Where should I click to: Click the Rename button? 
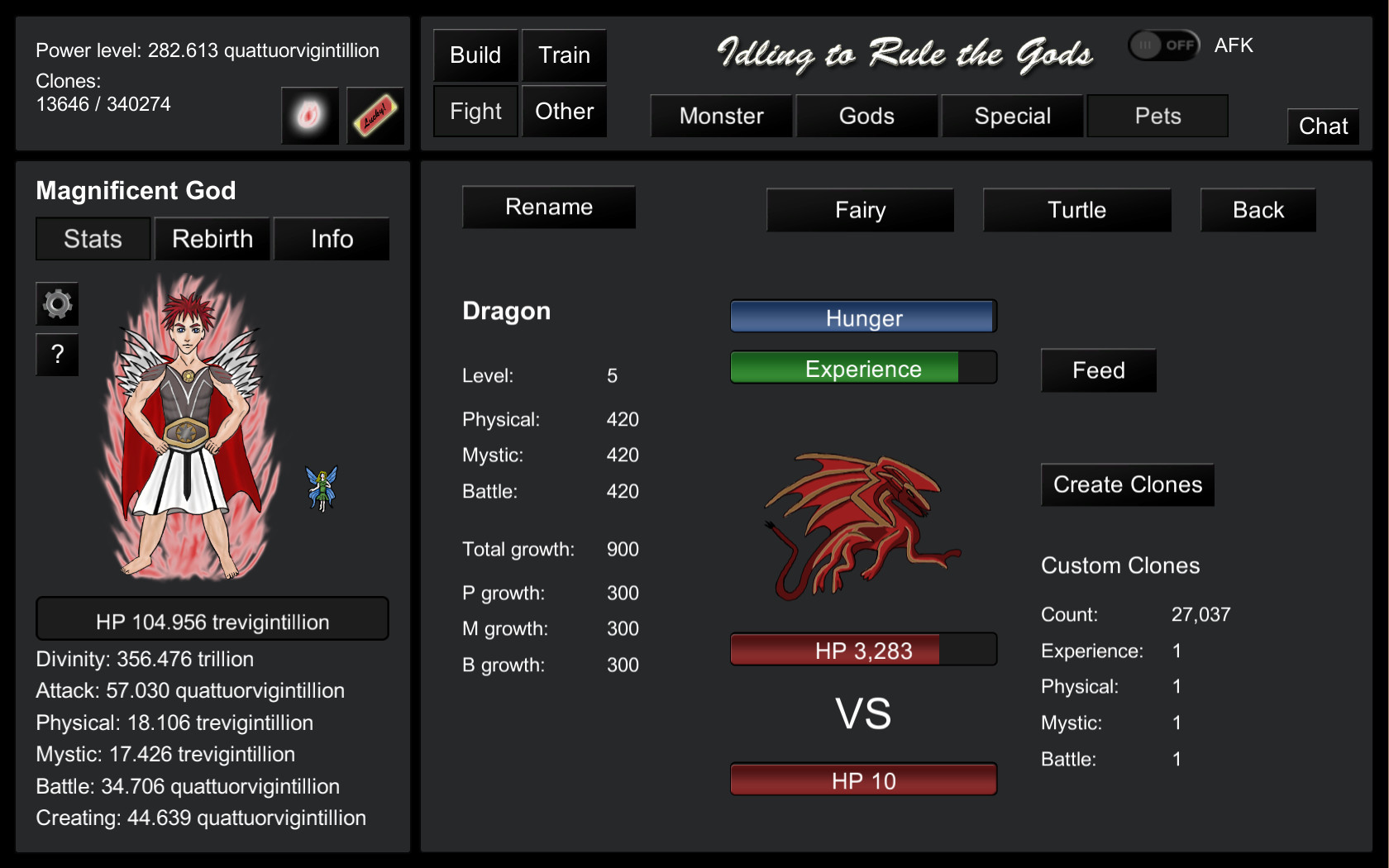[x=548, y=207]
